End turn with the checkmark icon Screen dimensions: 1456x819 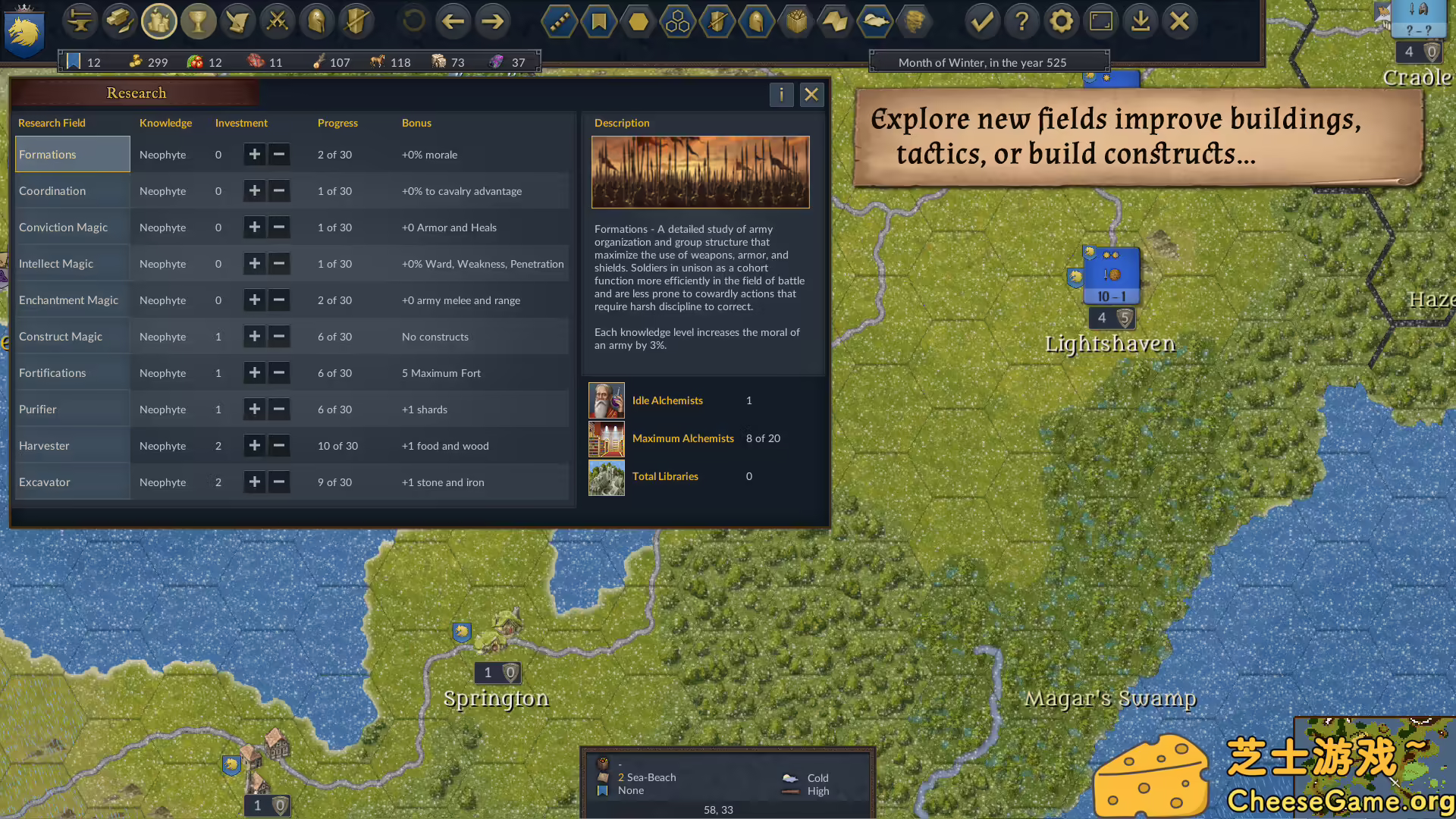click(x=982, y=21)
